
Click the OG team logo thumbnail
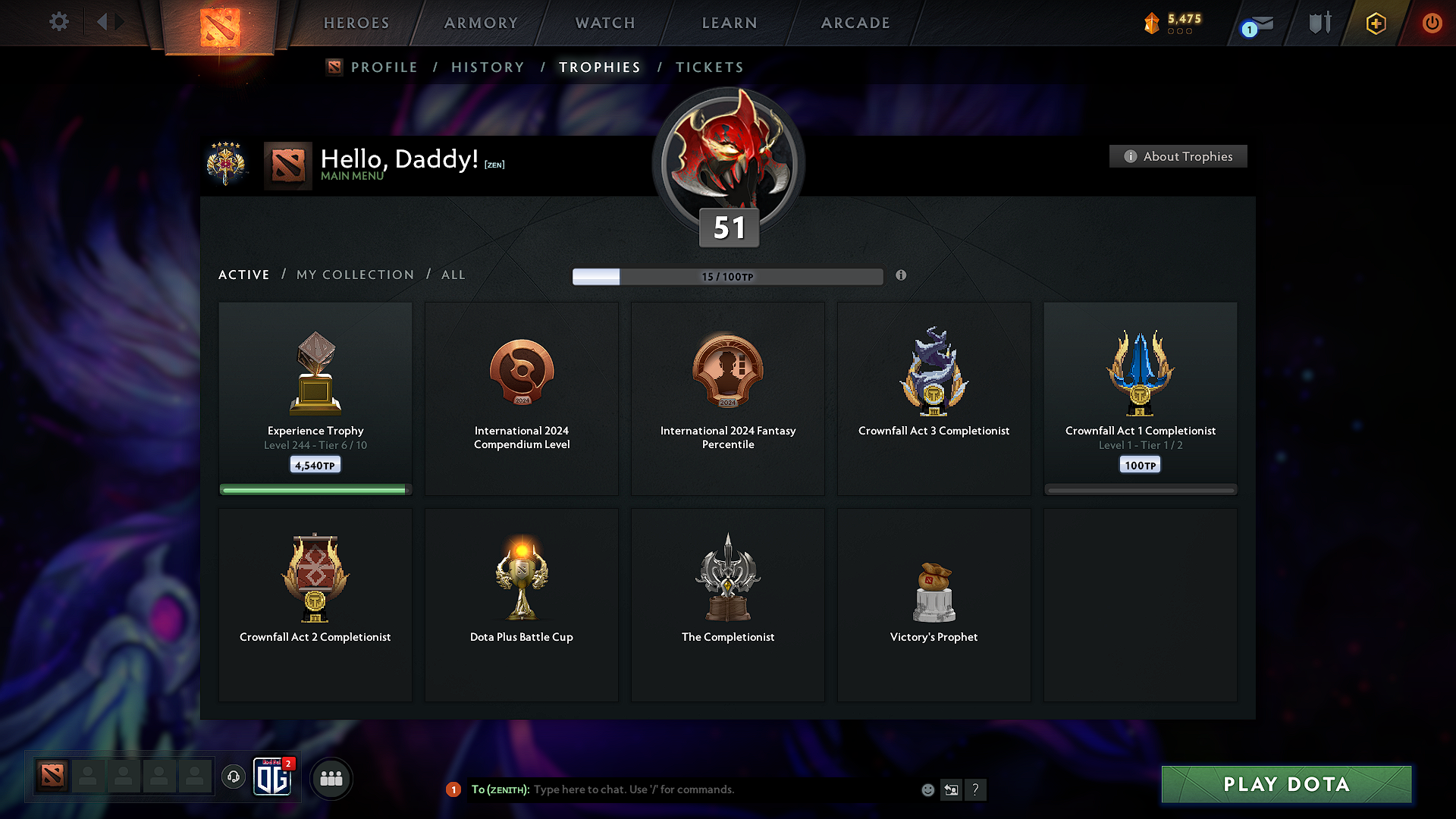273,778
